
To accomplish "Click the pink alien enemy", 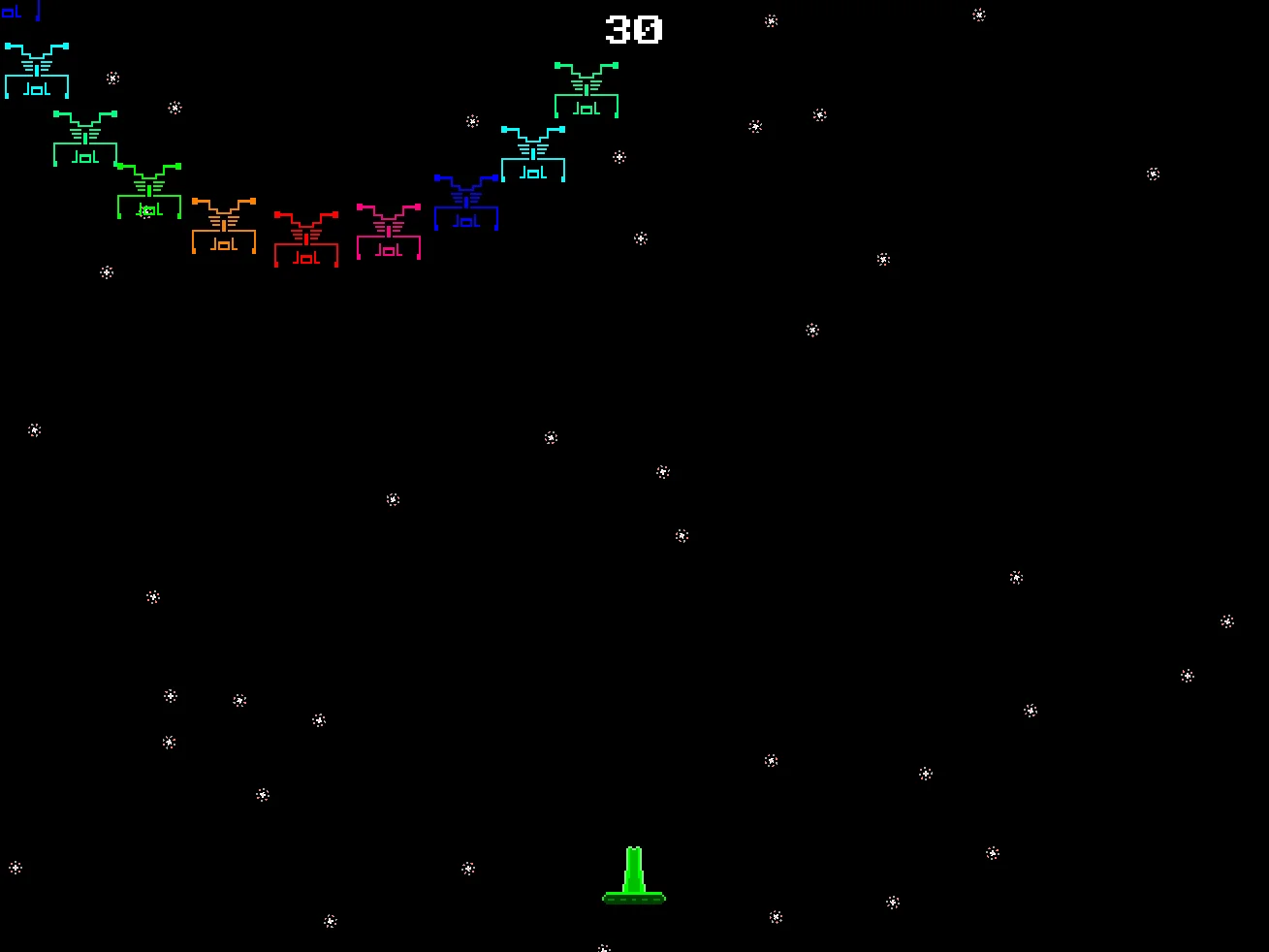I will [388, 231].
